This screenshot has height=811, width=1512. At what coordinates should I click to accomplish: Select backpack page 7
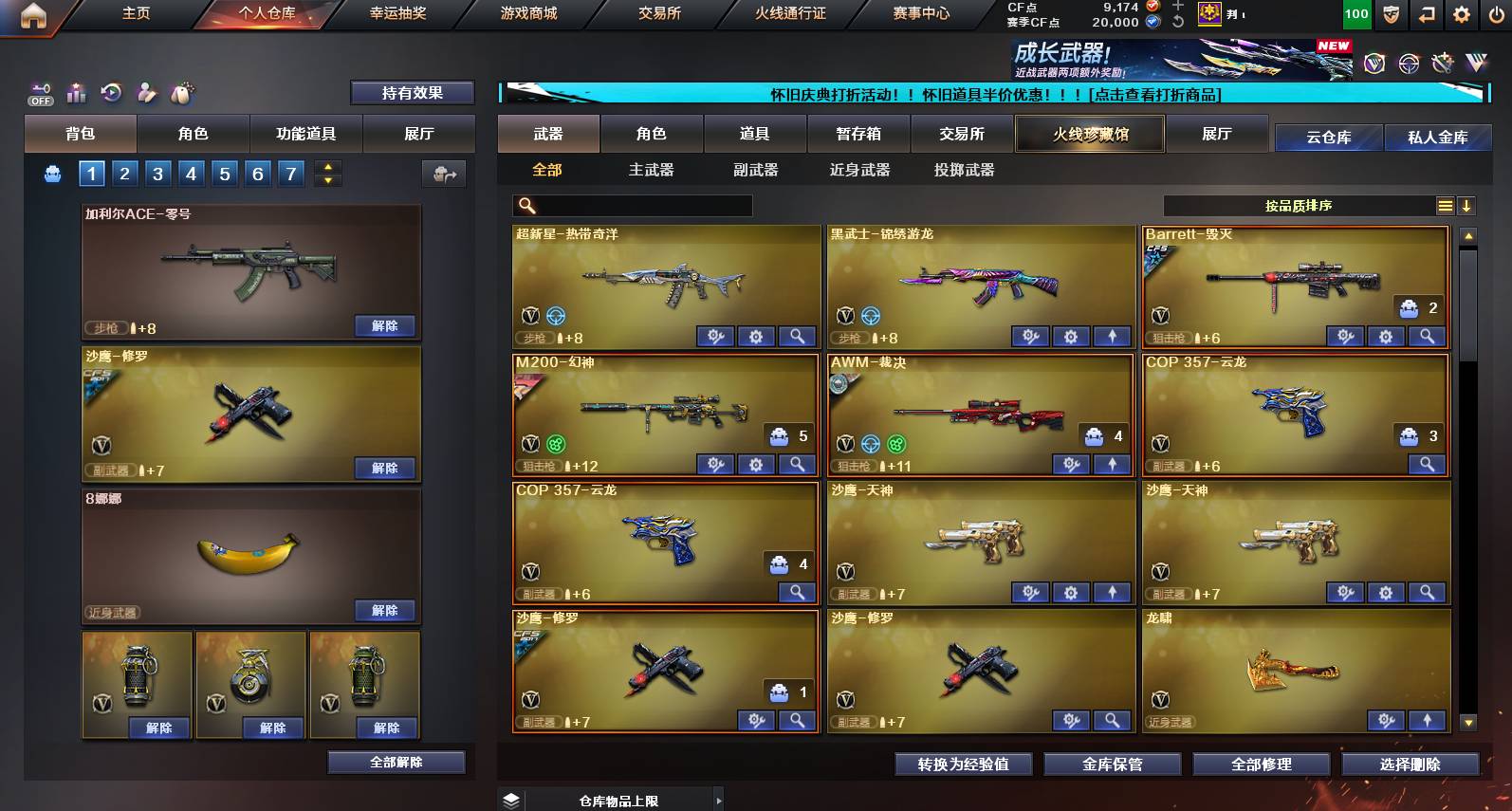click(x=290, y=174)
